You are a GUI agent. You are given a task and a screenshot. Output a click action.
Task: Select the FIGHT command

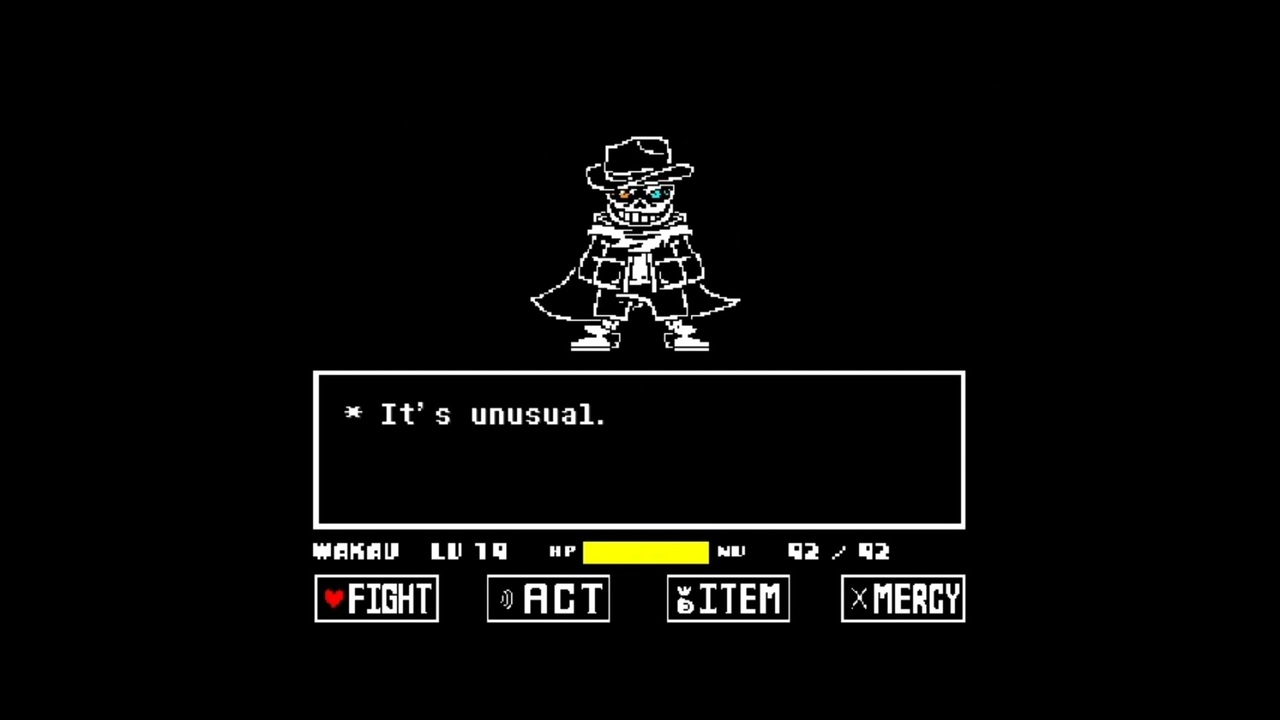[378, 599]
